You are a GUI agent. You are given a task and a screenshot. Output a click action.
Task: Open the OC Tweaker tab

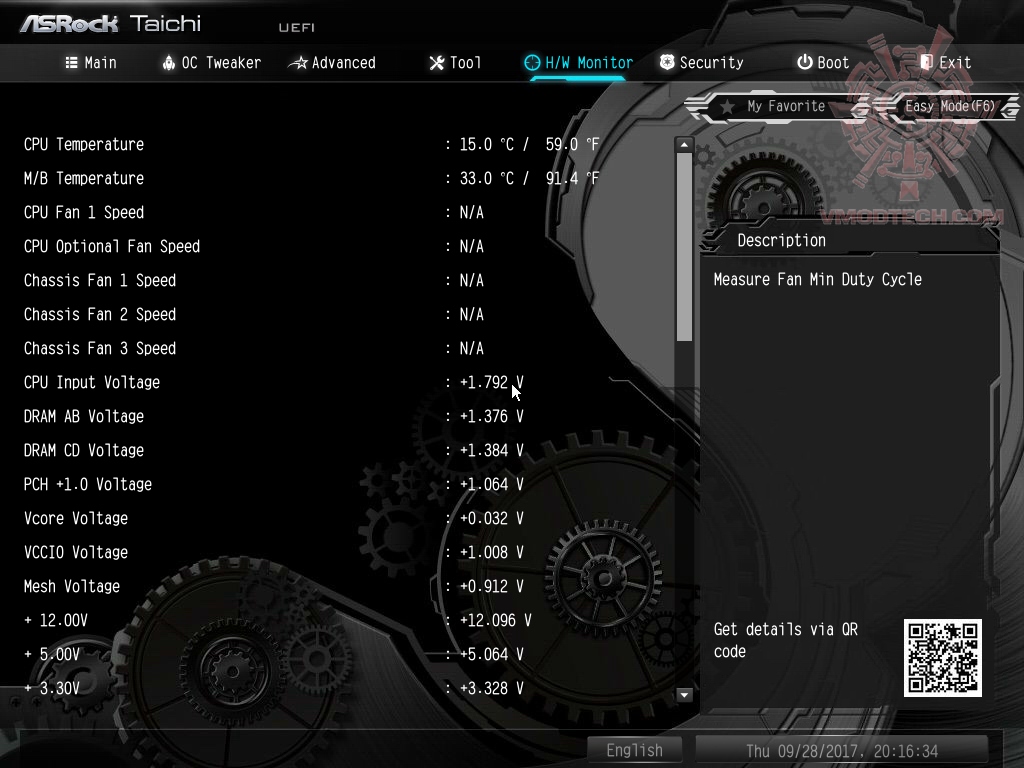coord(211,62)
